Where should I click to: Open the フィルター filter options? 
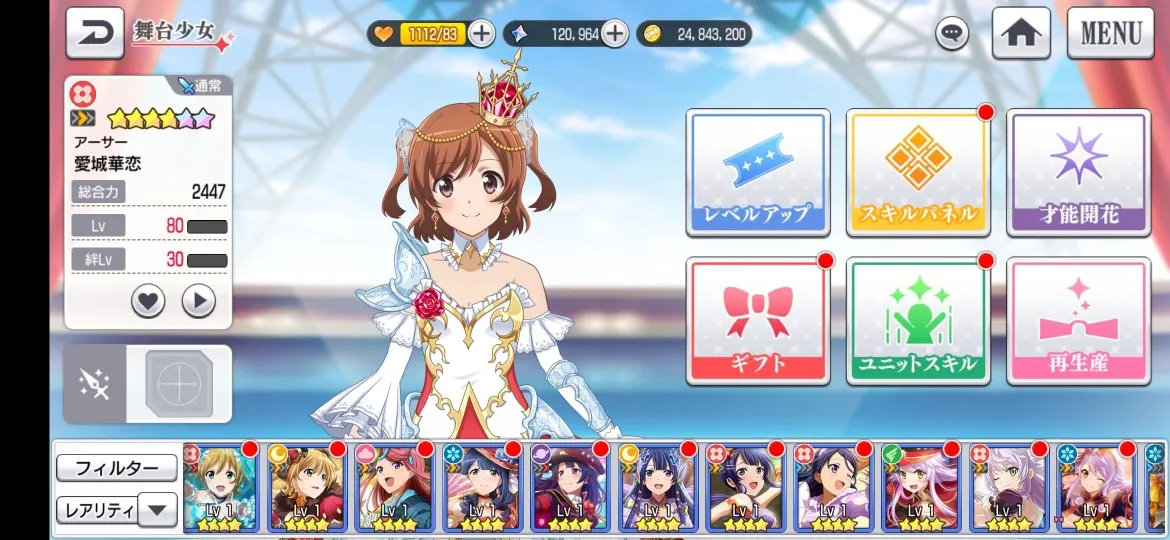pos(116,468)
